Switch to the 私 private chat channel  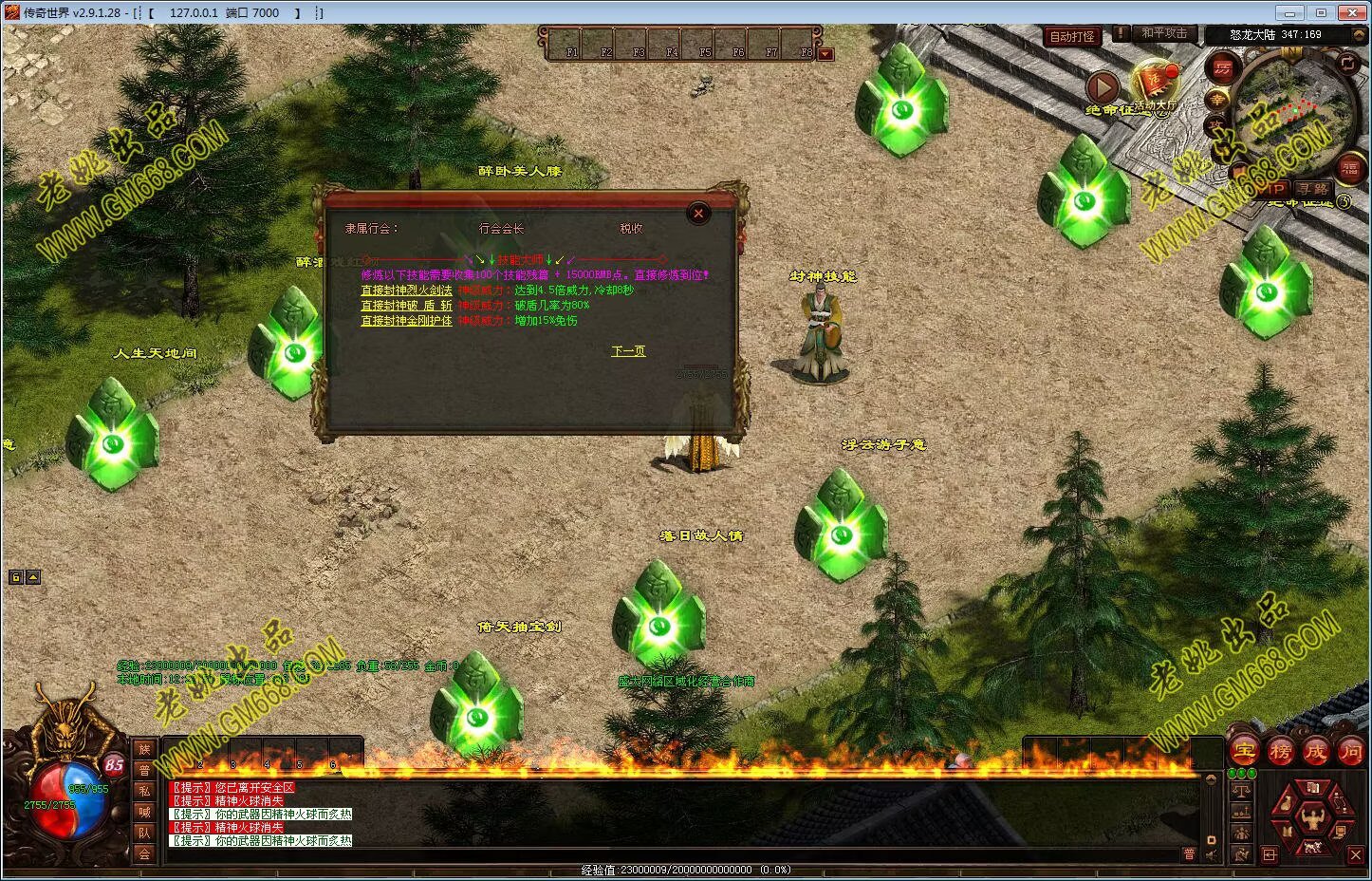tap(144, 791)
